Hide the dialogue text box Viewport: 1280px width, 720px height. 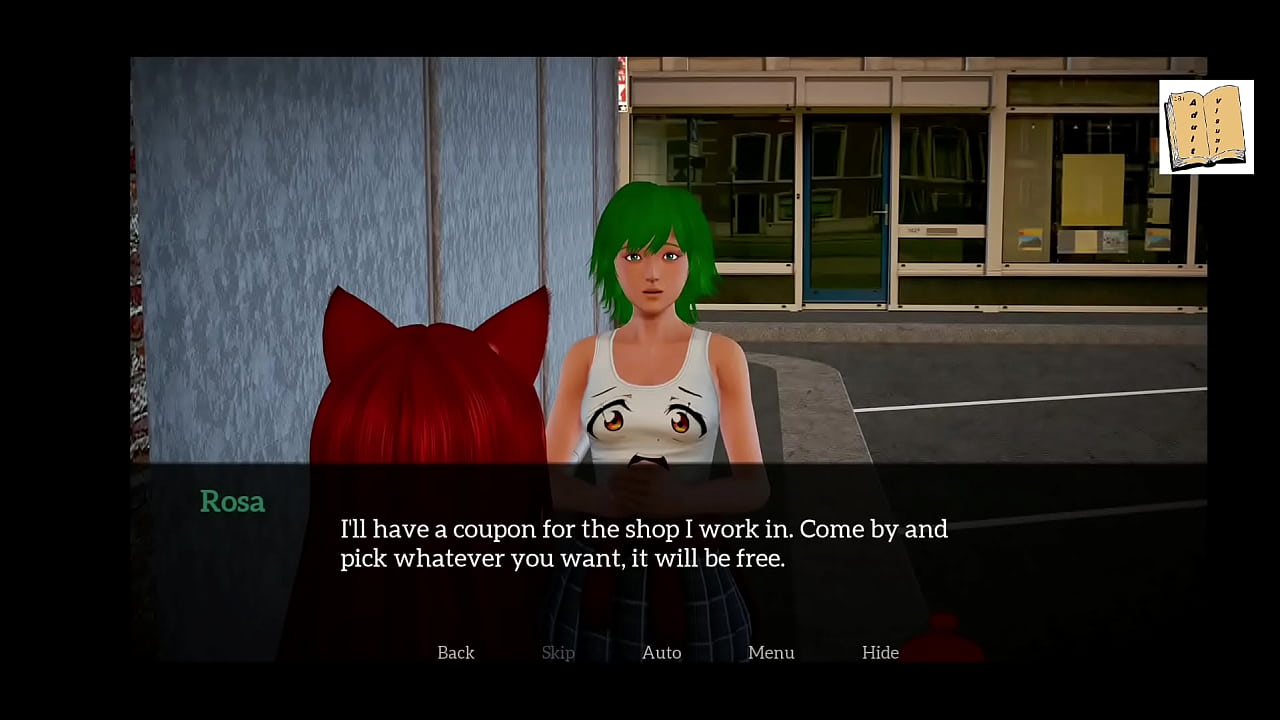tap(880, 652)
